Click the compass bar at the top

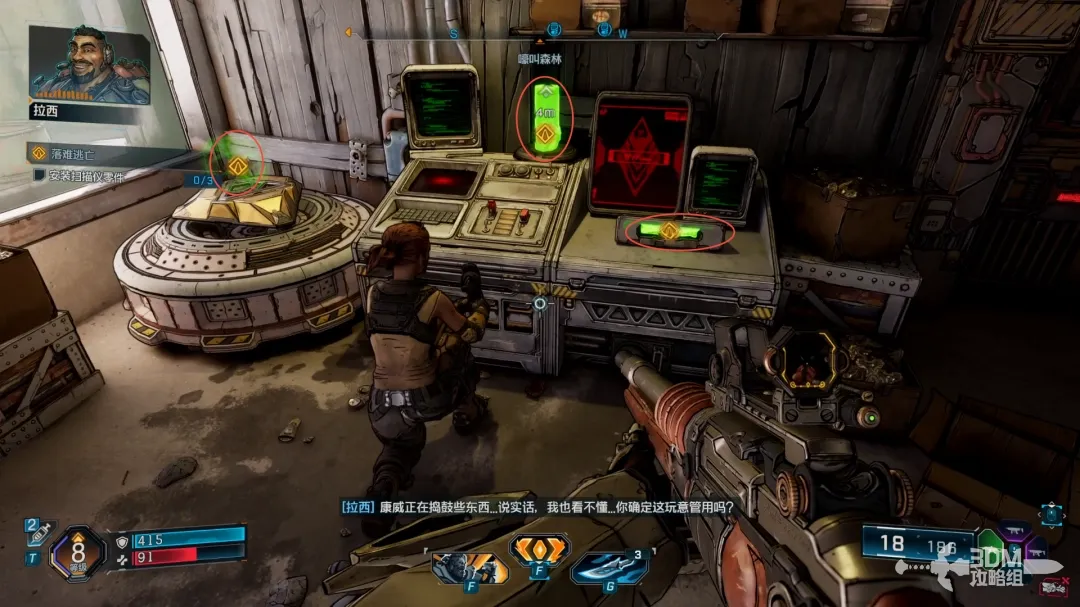pyautogui.click(x=540, y=31)
